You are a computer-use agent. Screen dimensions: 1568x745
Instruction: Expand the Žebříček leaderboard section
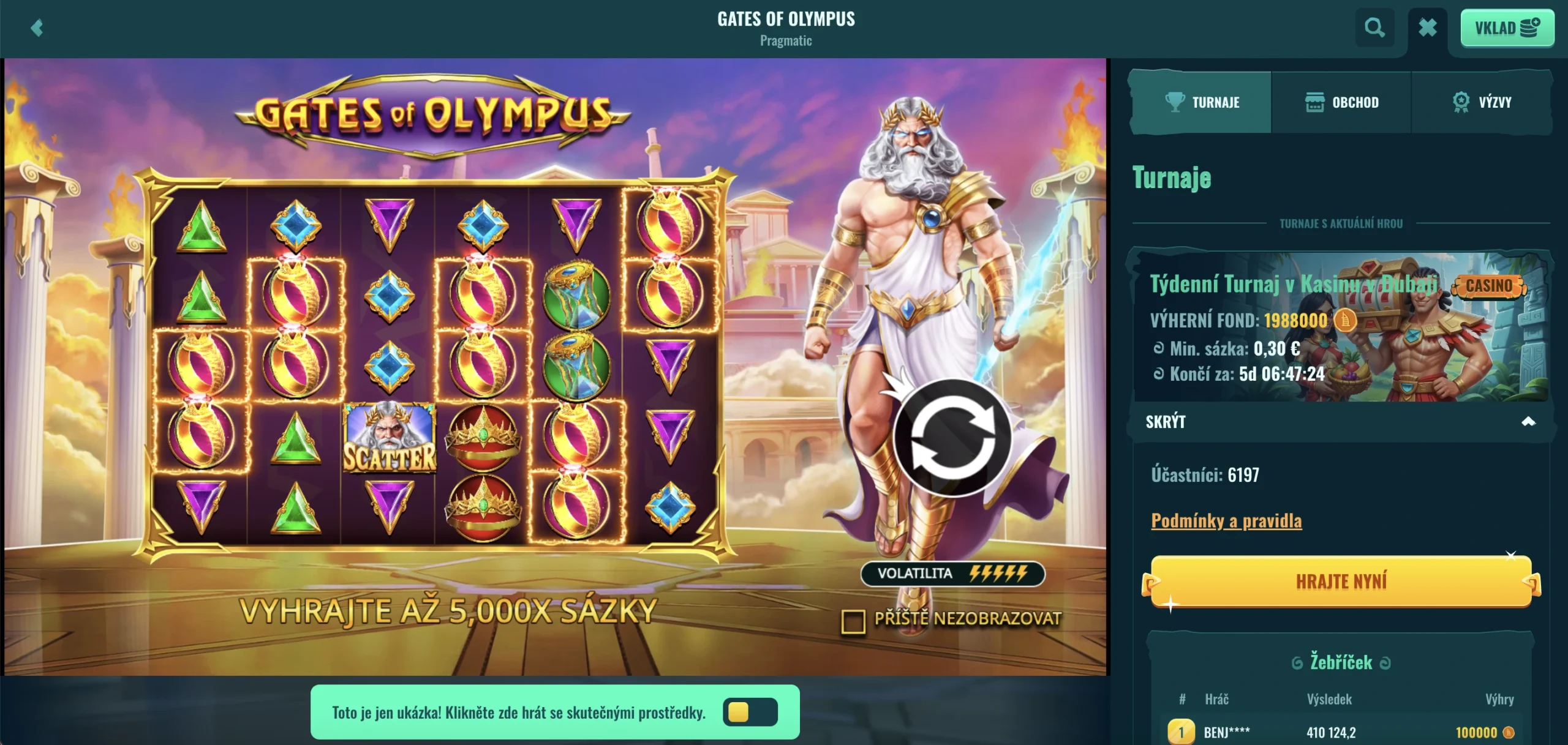(1339, 661)
